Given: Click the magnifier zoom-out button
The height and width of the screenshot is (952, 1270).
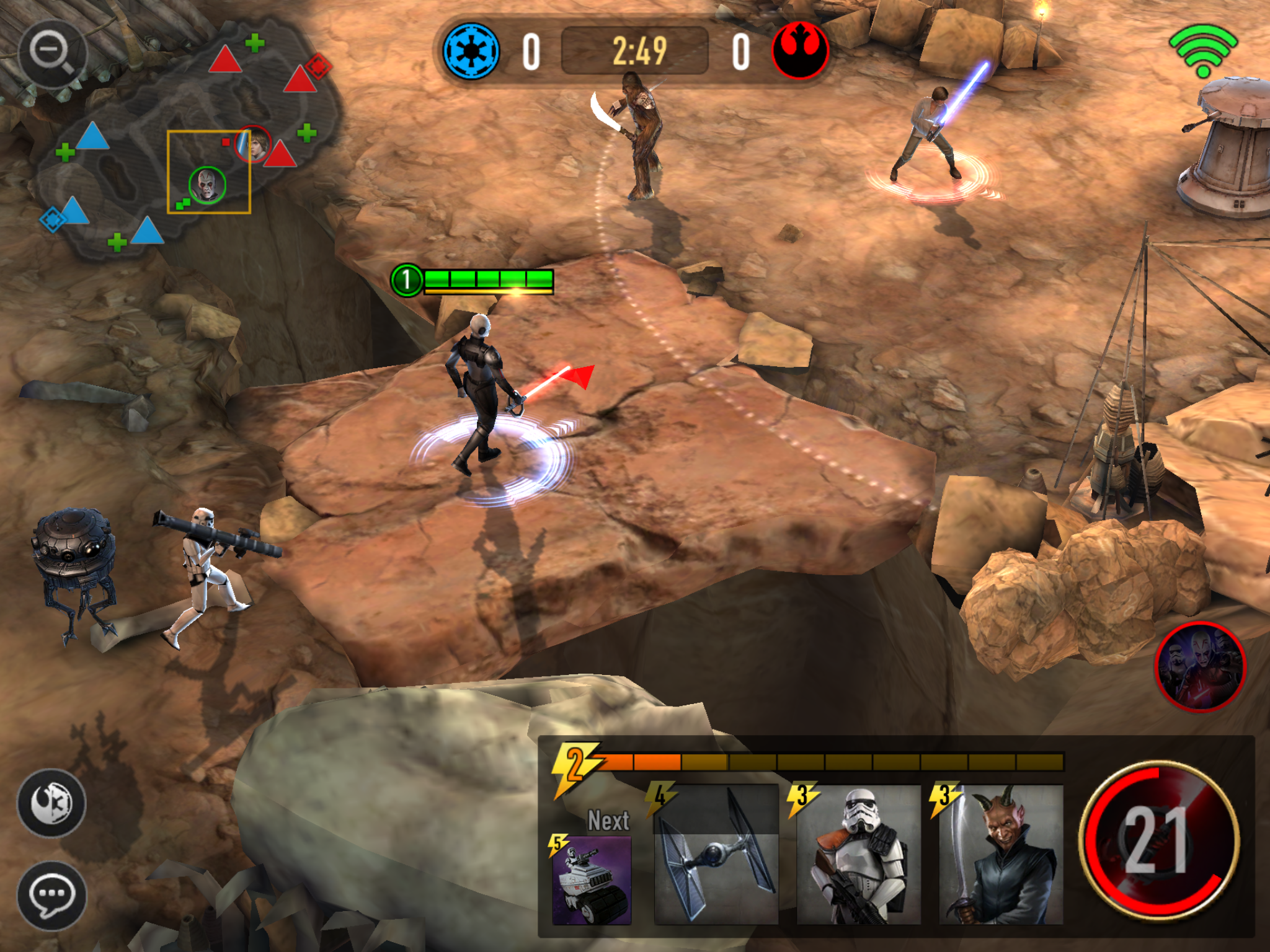Looking at the screenshot, I should point(53,52).
